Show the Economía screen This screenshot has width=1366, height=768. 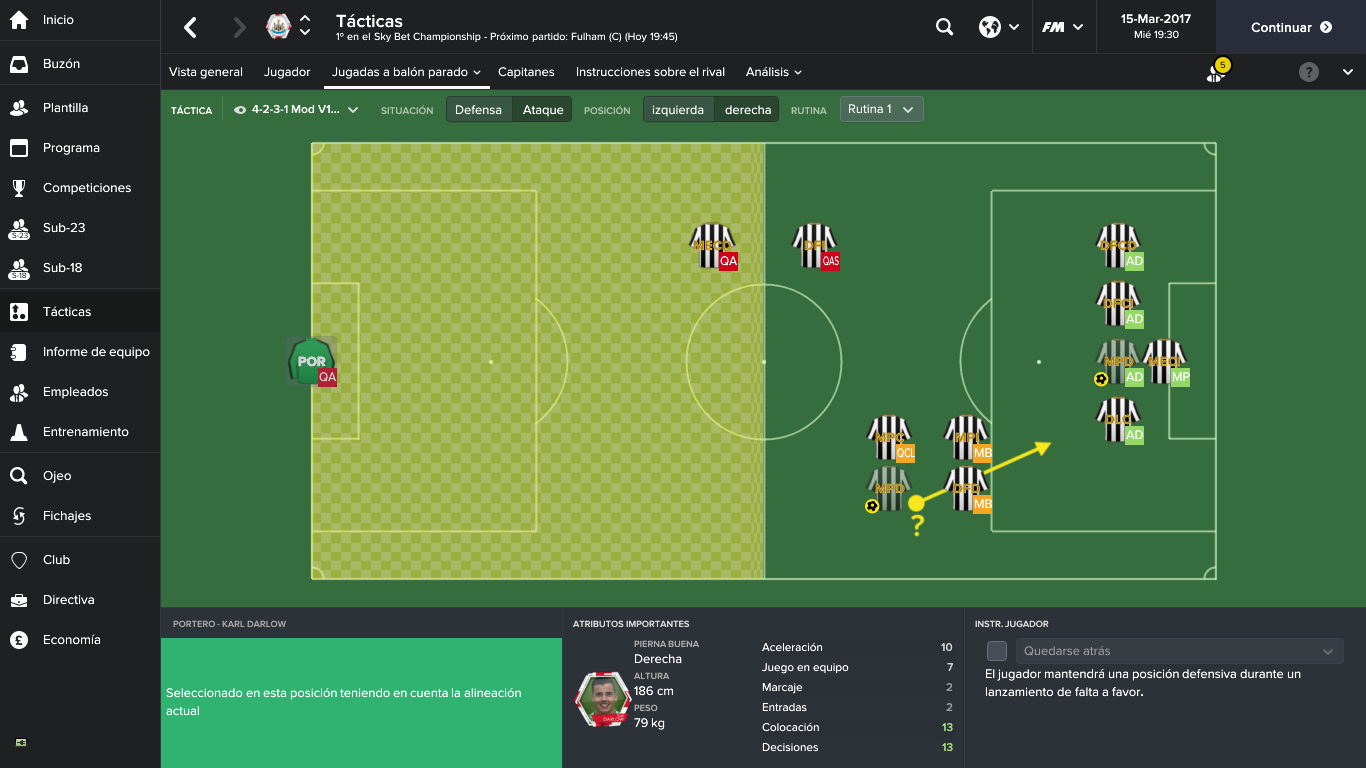tap(71, 640)
